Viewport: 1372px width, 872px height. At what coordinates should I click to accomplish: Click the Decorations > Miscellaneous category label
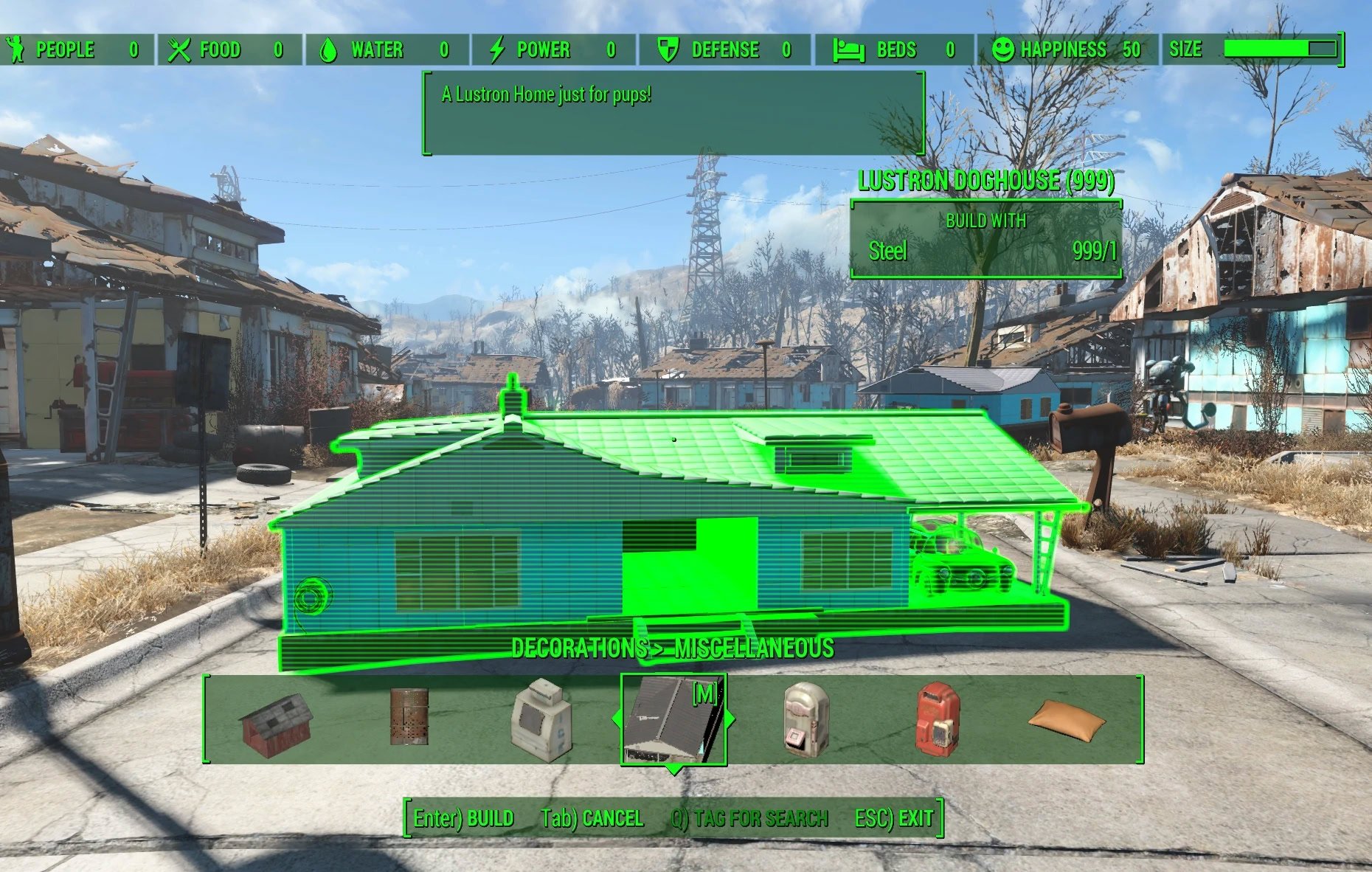673,648
